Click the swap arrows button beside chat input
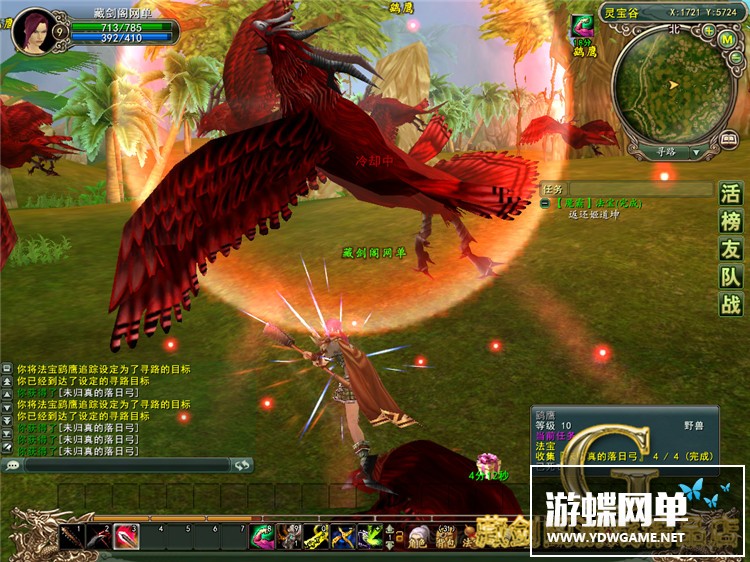 pos(241,465)
